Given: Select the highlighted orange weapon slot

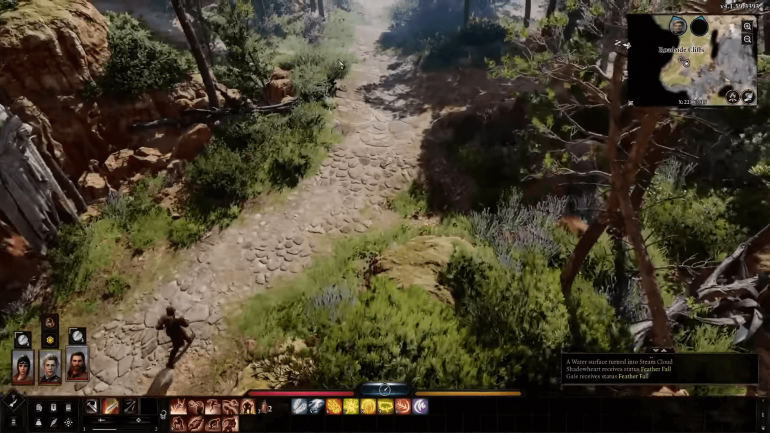Looking at the screenshot, I should click(x=110, y=406).
